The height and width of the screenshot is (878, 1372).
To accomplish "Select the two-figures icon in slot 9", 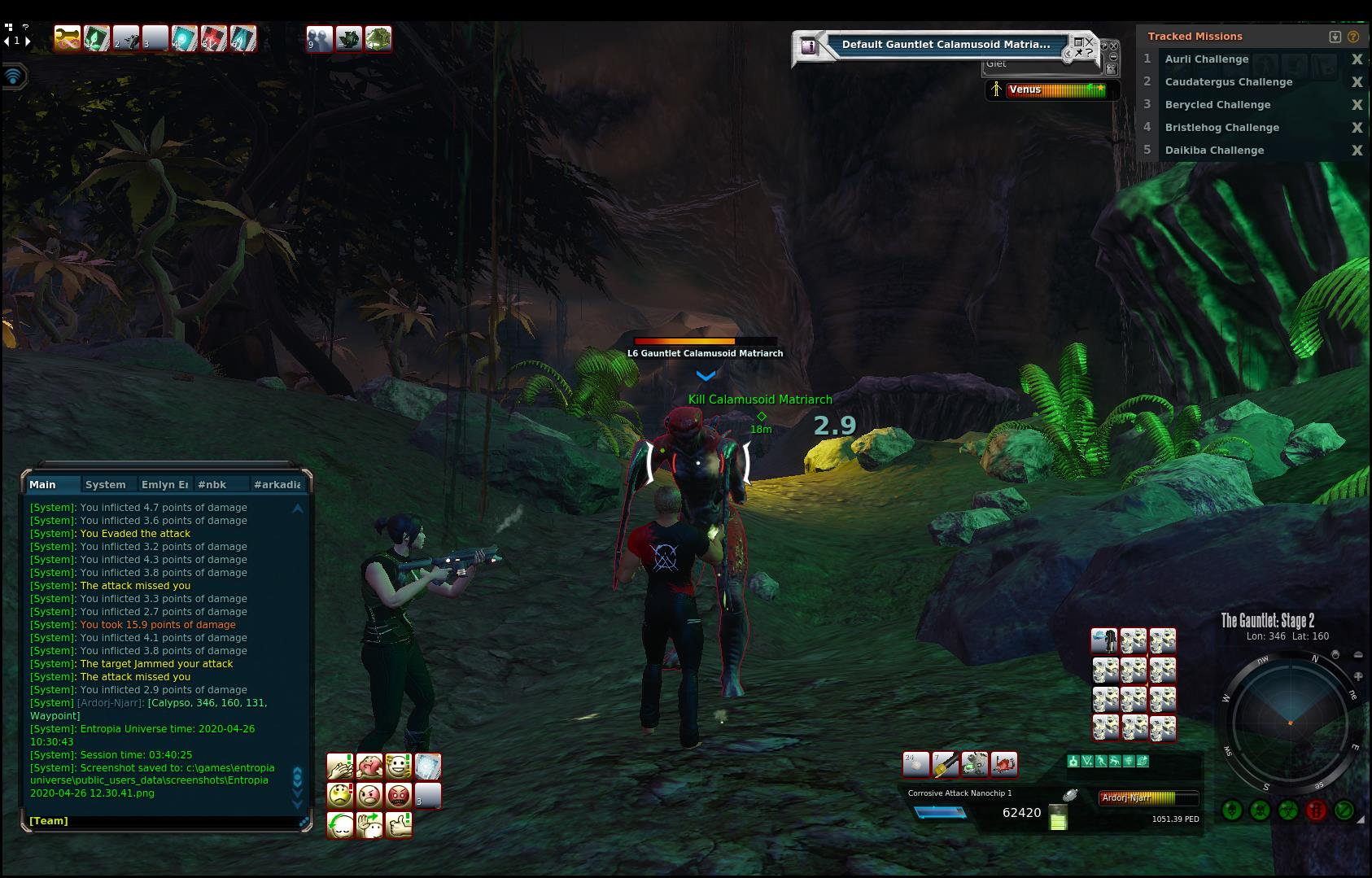I will [319, 38].
